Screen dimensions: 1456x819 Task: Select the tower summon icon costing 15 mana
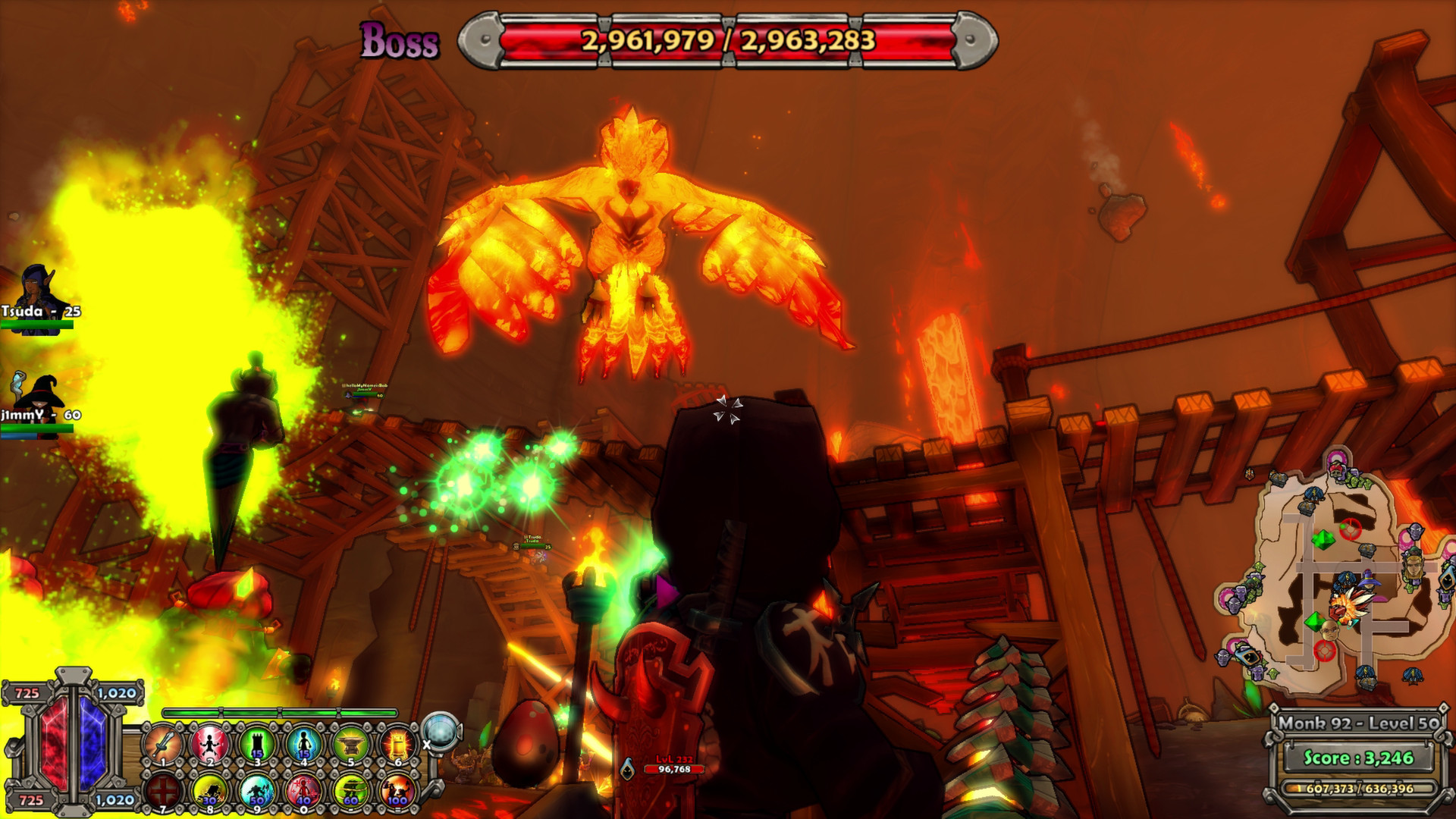click(256, 743)
